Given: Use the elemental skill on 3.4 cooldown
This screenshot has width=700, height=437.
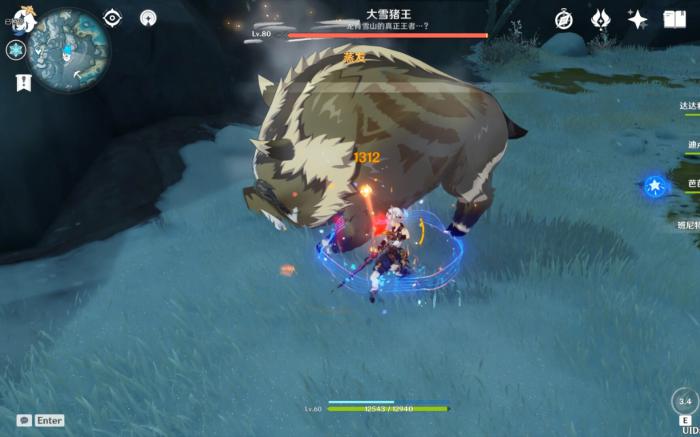Looking at the screenshot, I should pos(684,402).
